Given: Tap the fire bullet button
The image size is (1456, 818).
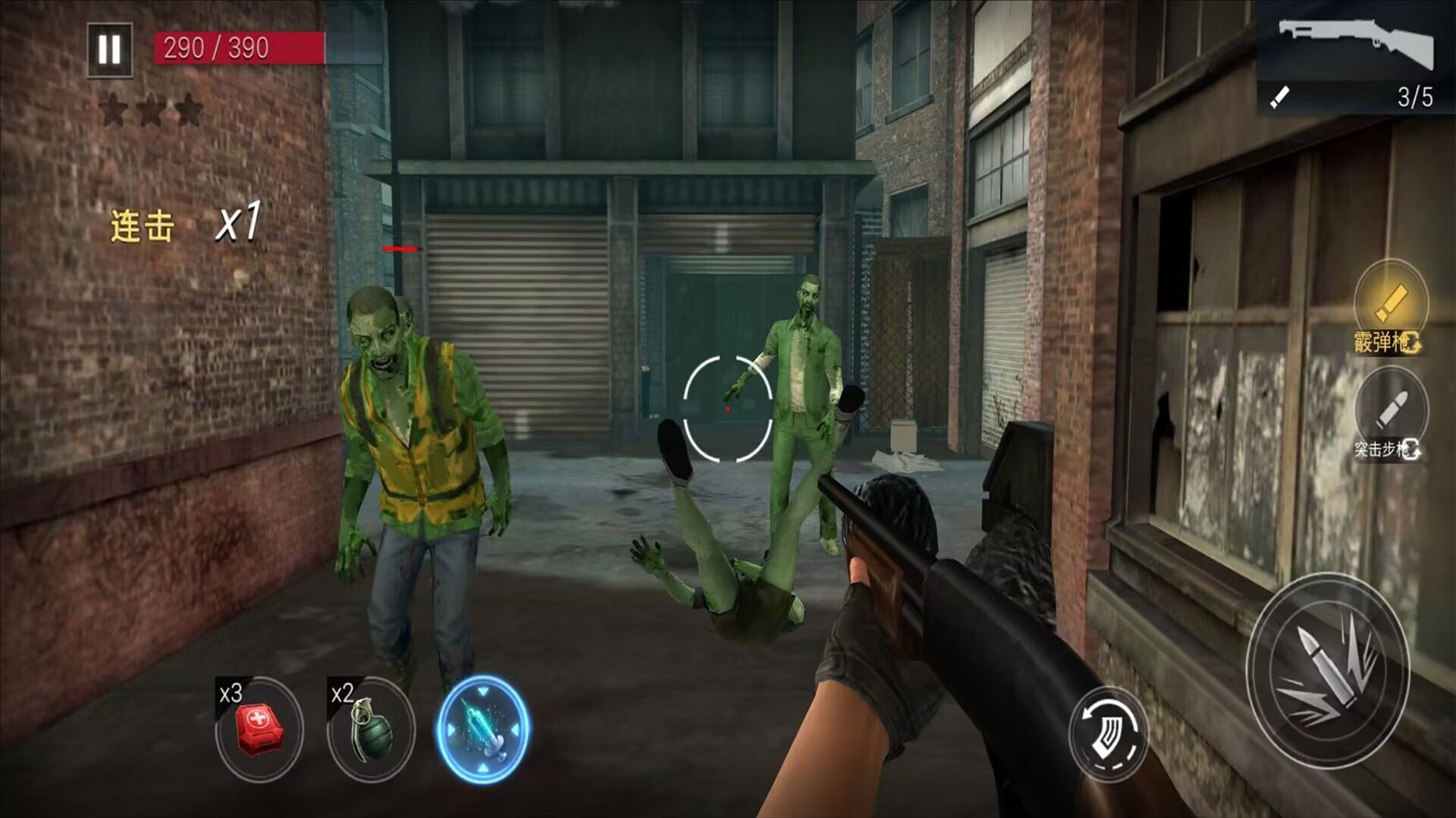Looking at the screenshot, I should tap(1328, 671).
